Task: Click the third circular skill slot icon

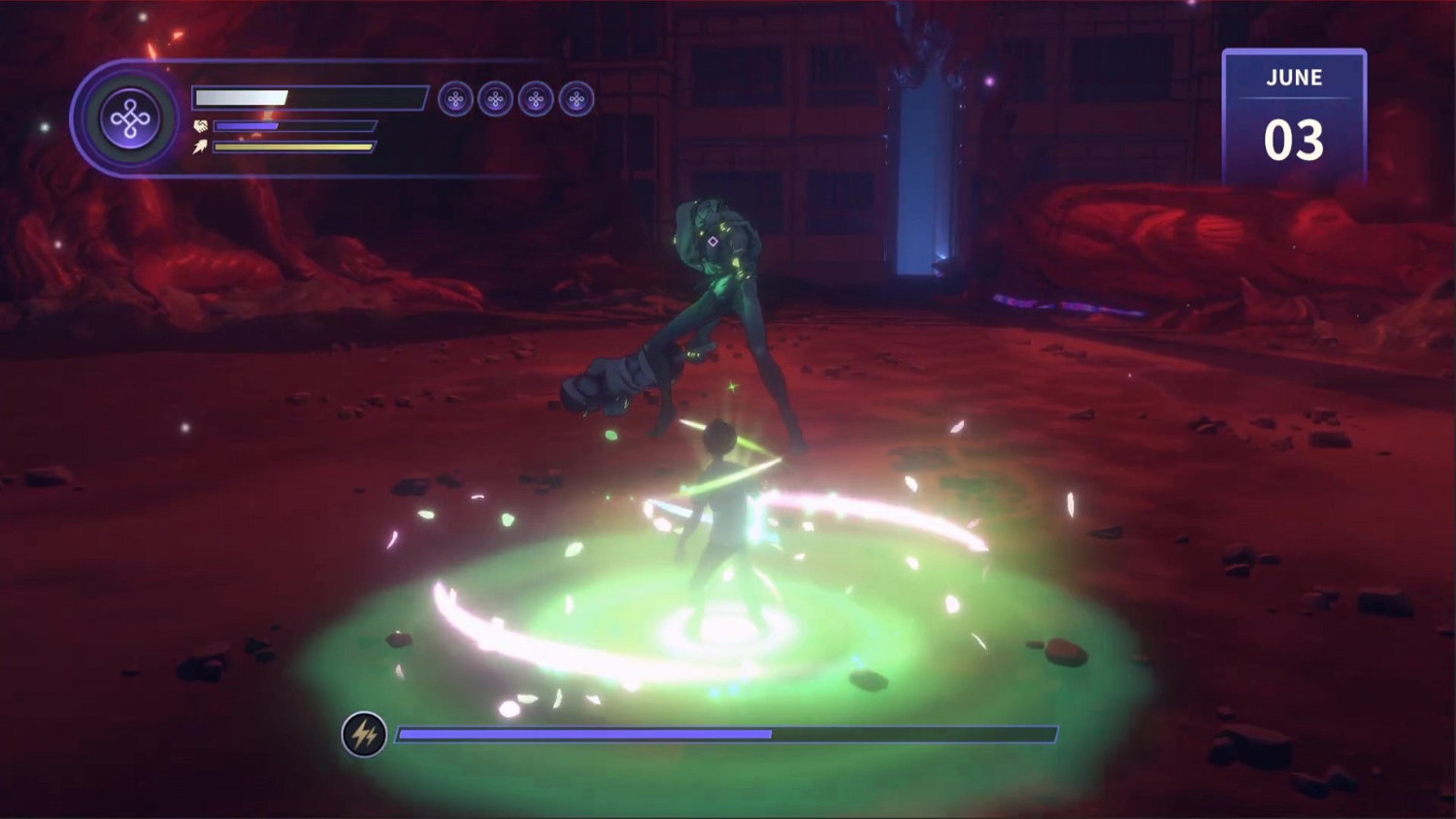Action: tap(538, 98)
